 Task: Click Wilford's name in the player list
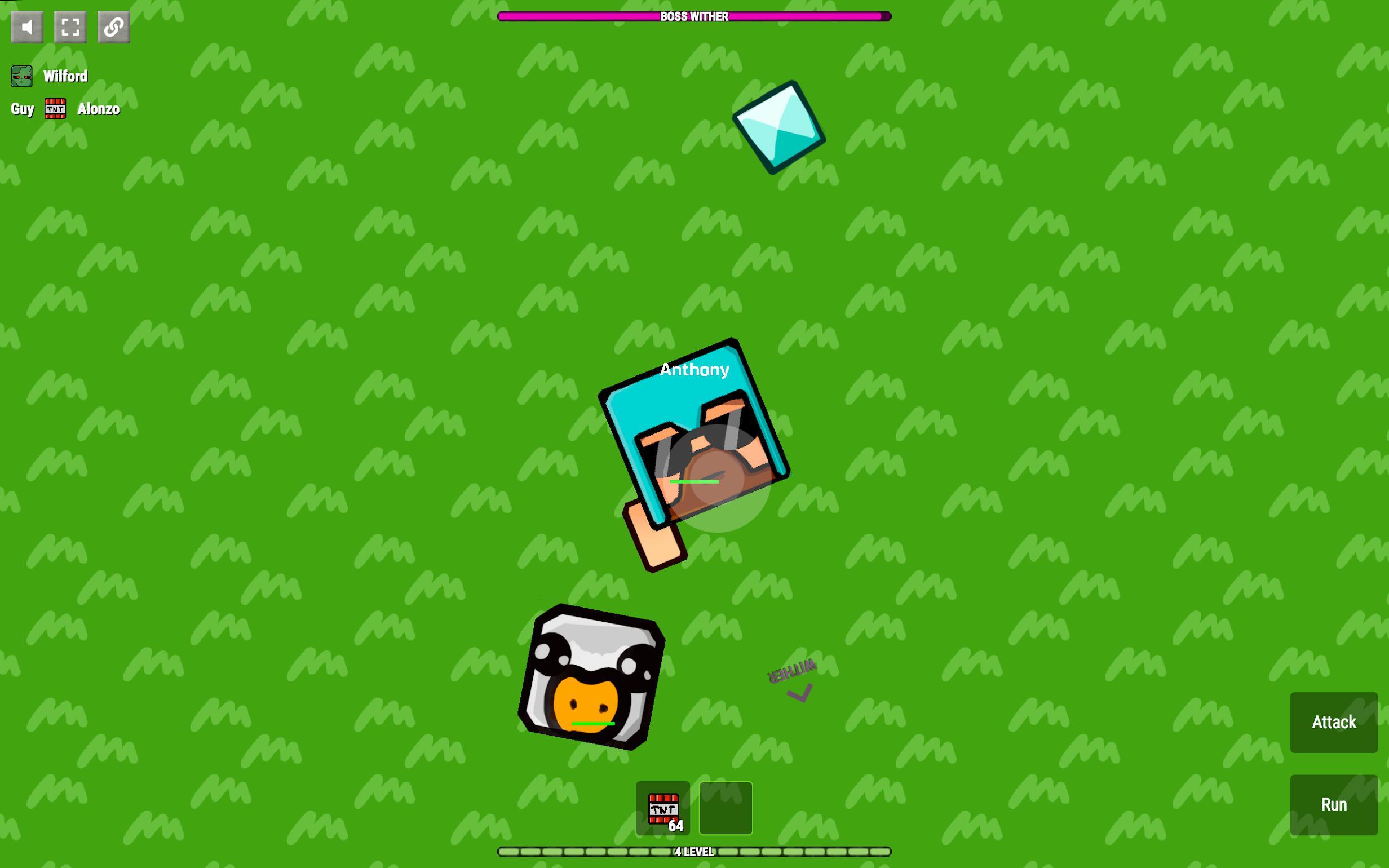click(65, 75)
